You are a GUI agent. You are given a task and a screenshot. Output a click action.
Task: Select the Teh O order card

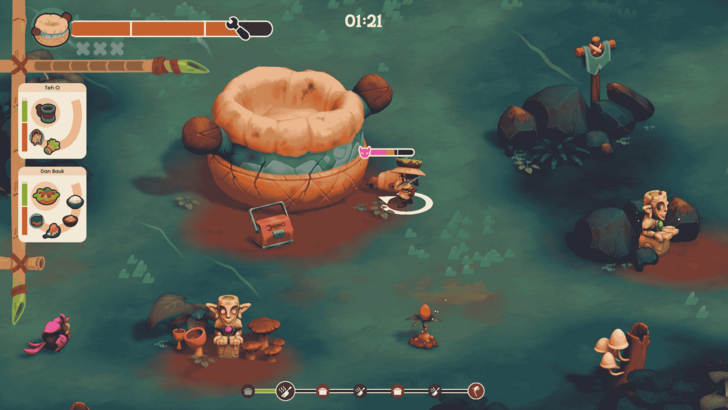click(x=52, y=120)
